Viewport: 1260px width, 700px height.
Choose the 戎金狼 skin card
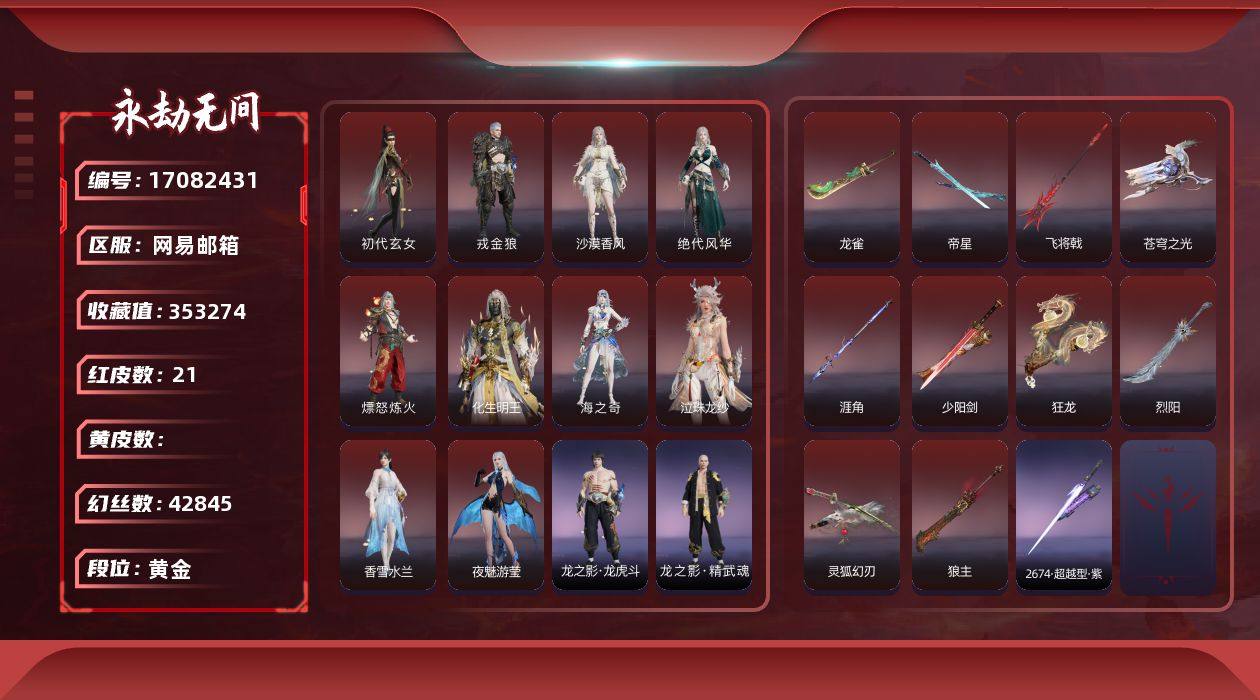[x=496, y=187]
